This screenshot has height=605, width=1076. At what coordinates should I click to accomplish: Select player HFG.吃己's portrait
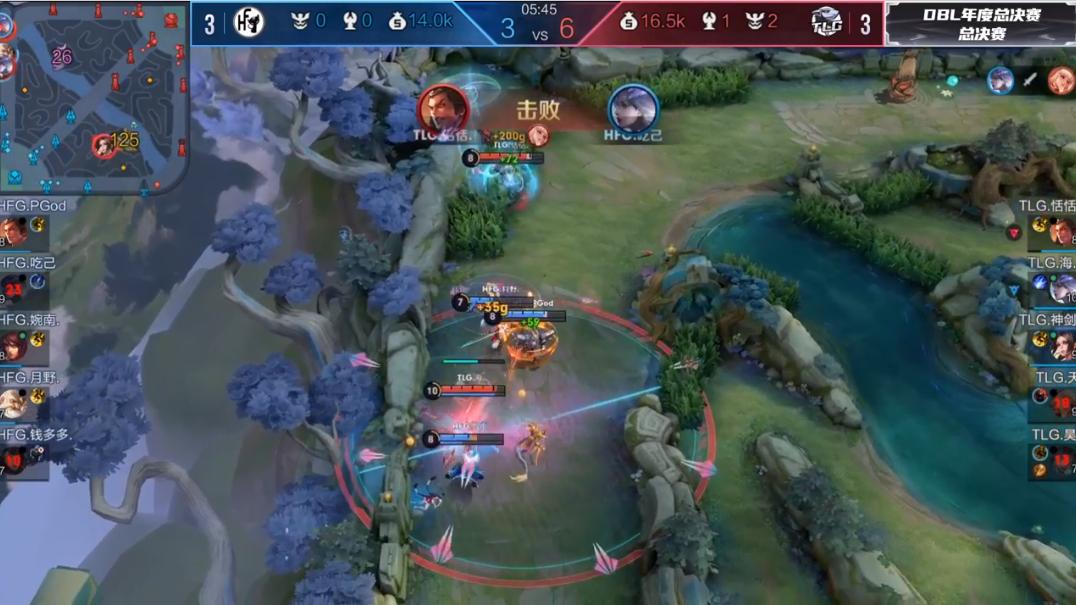pyautogui.click(x=14, y=289)
